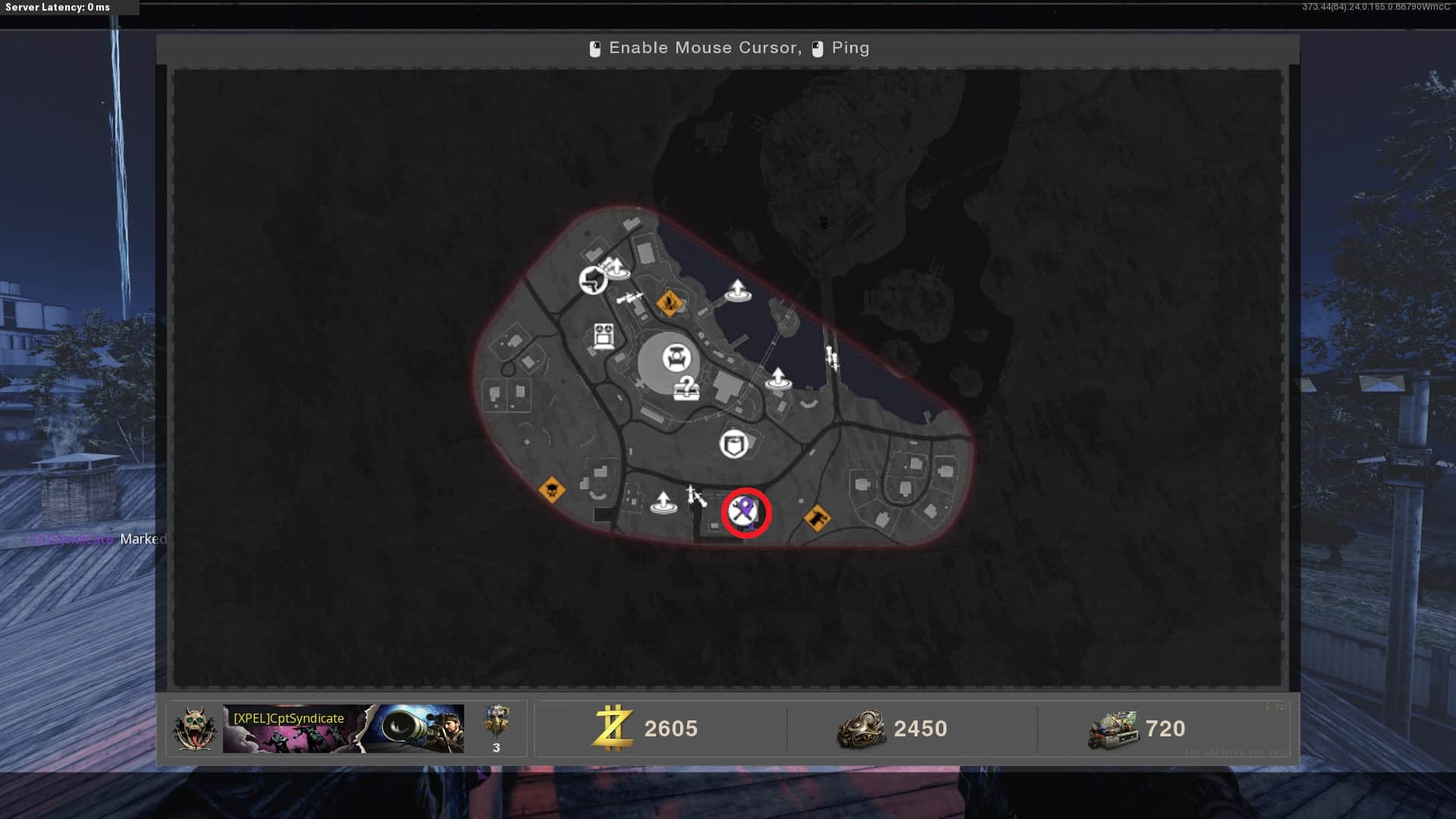Select the orange skull diamond marker
This screenshot has width=1456, height=819.
pos(551,490)
